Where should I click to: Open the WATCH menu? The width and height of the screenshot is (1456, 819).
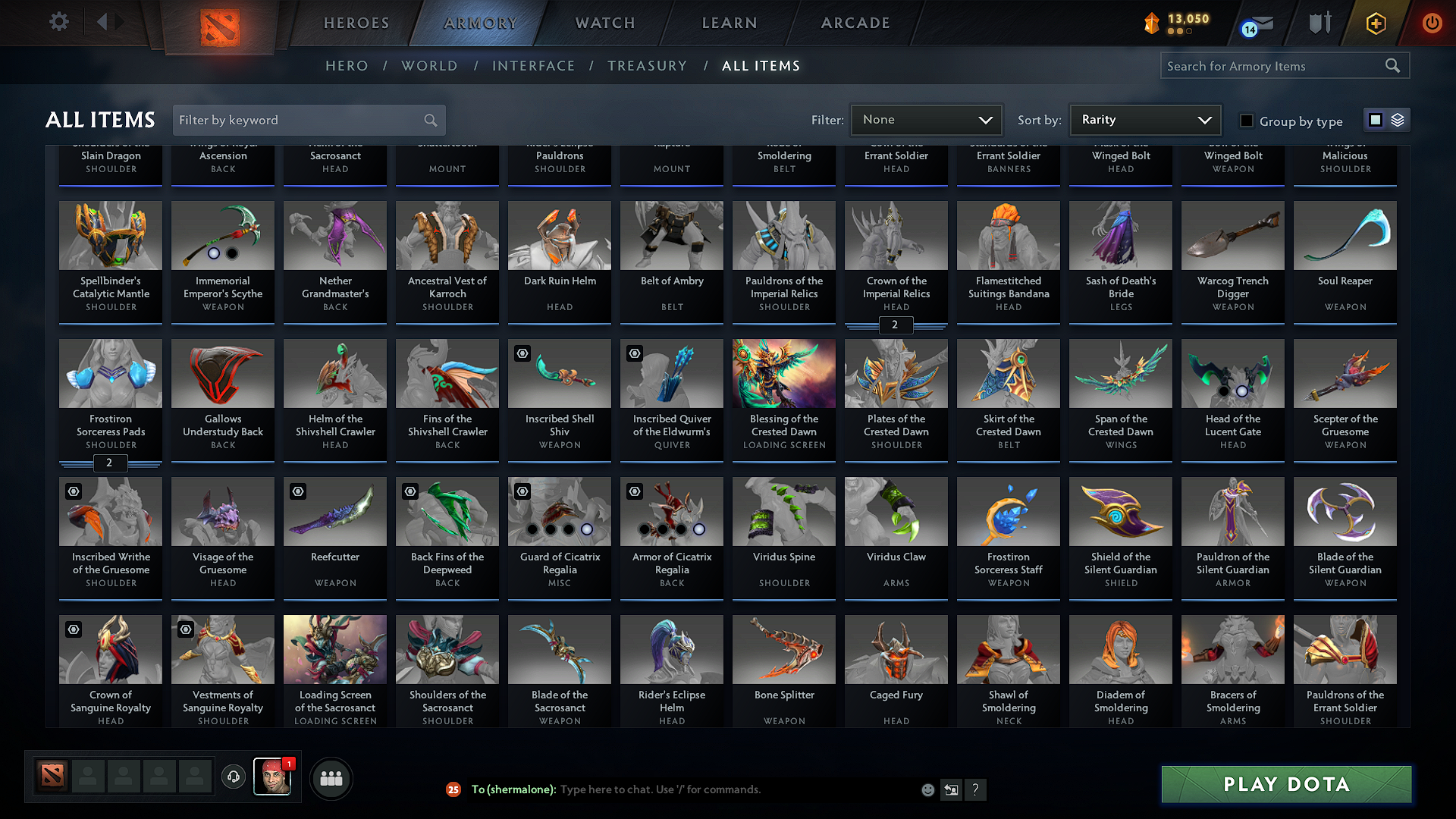[603, 23]
